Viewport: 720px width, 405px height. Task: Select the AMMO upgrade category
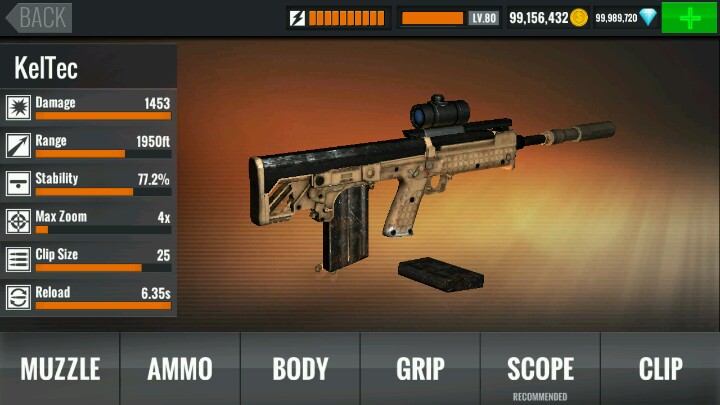tap(180, 368)
